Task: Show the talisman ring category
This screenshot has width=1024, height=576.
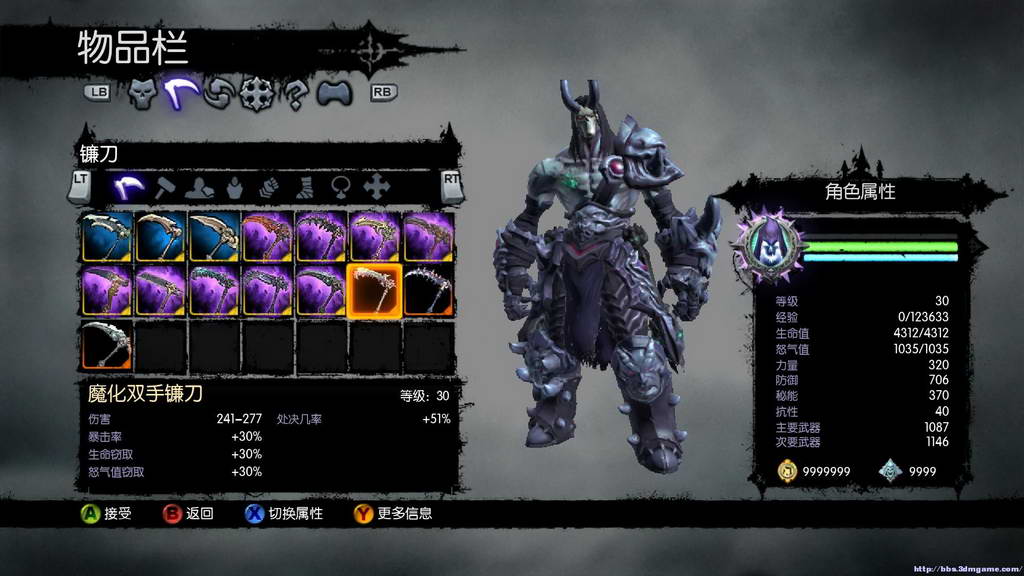Action: click(339, 185)
